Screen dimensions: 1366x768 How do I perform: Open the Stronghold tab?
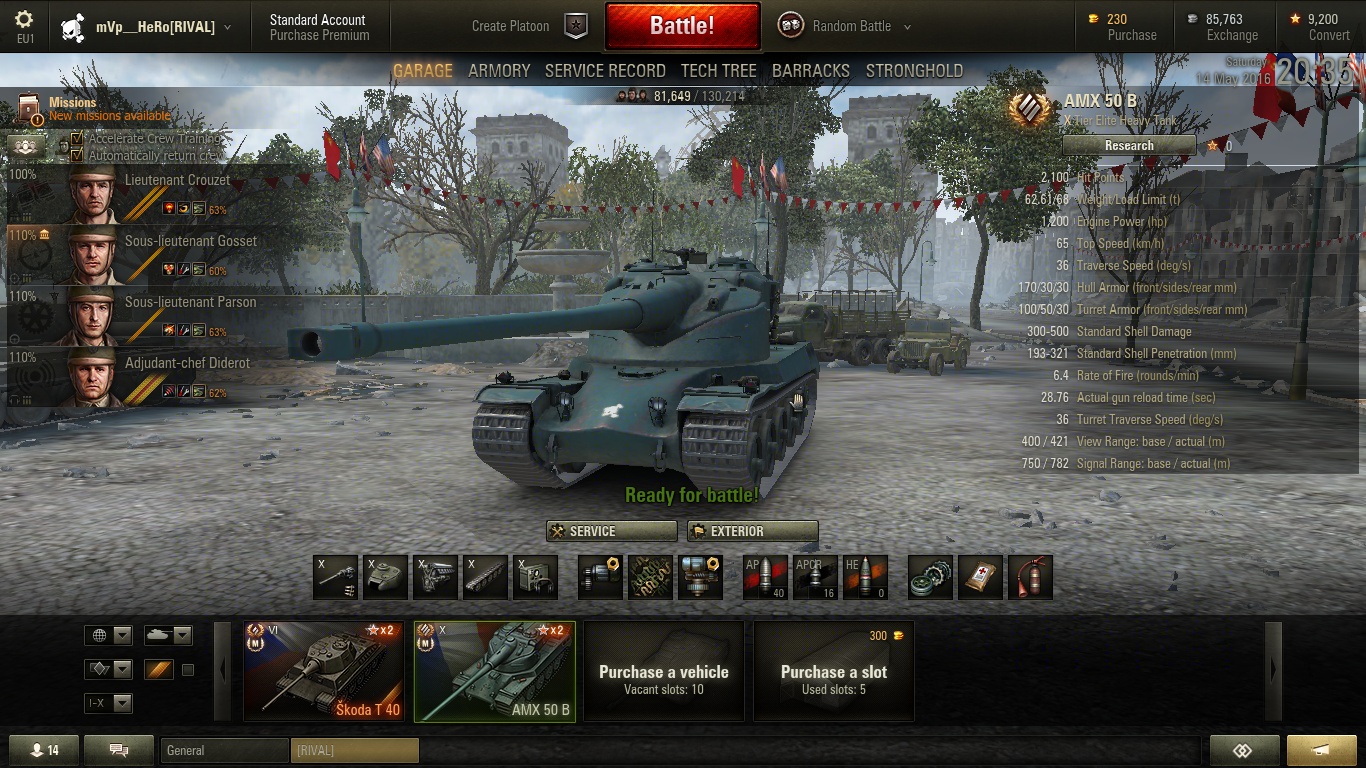point(914,71)
